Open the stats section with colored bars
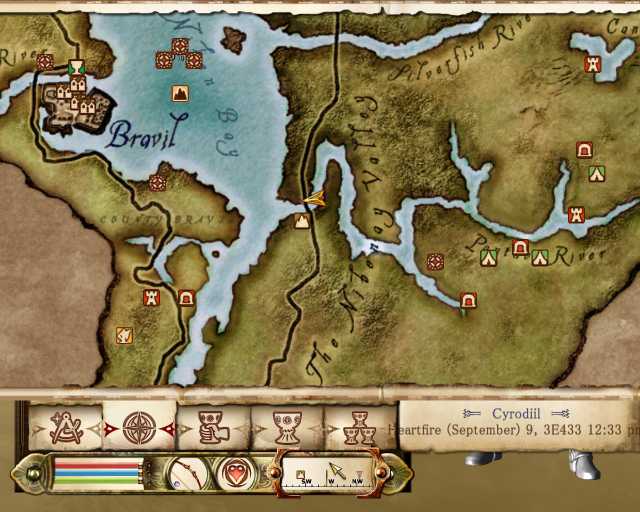 [97, 471]
